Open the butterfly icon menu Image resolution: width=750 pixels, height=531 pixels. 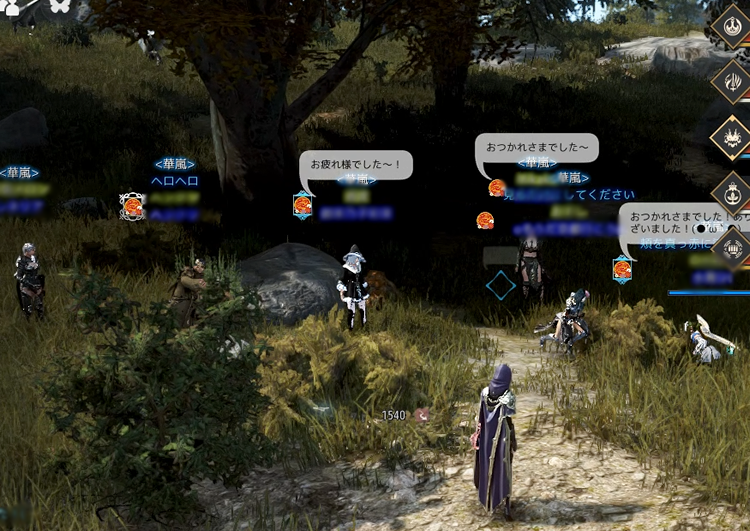(x=59, y=6)
